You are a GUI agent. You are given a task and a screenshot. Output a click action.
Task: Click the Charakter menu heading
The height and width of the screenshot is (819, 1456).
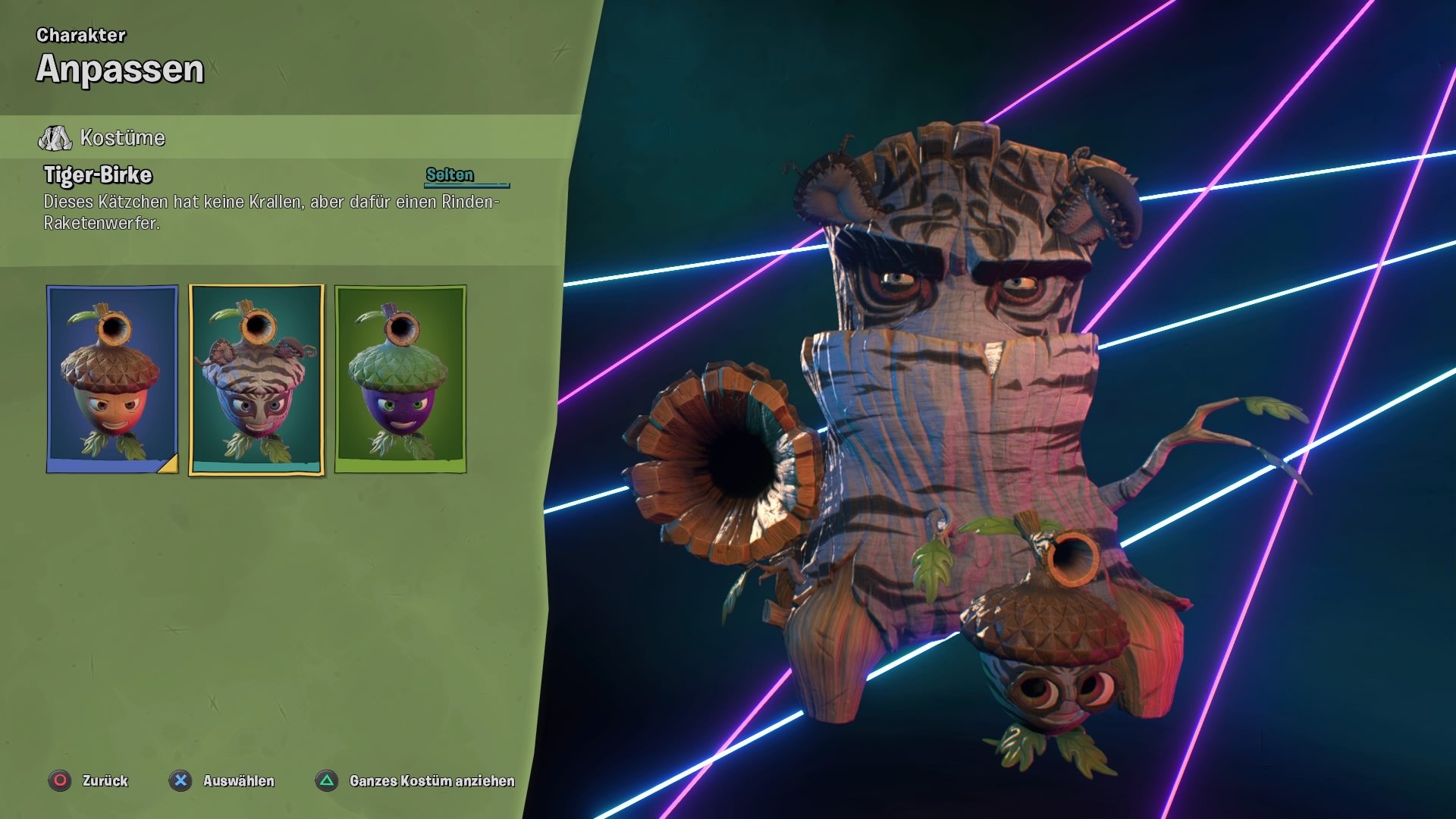tap(82, 33)
